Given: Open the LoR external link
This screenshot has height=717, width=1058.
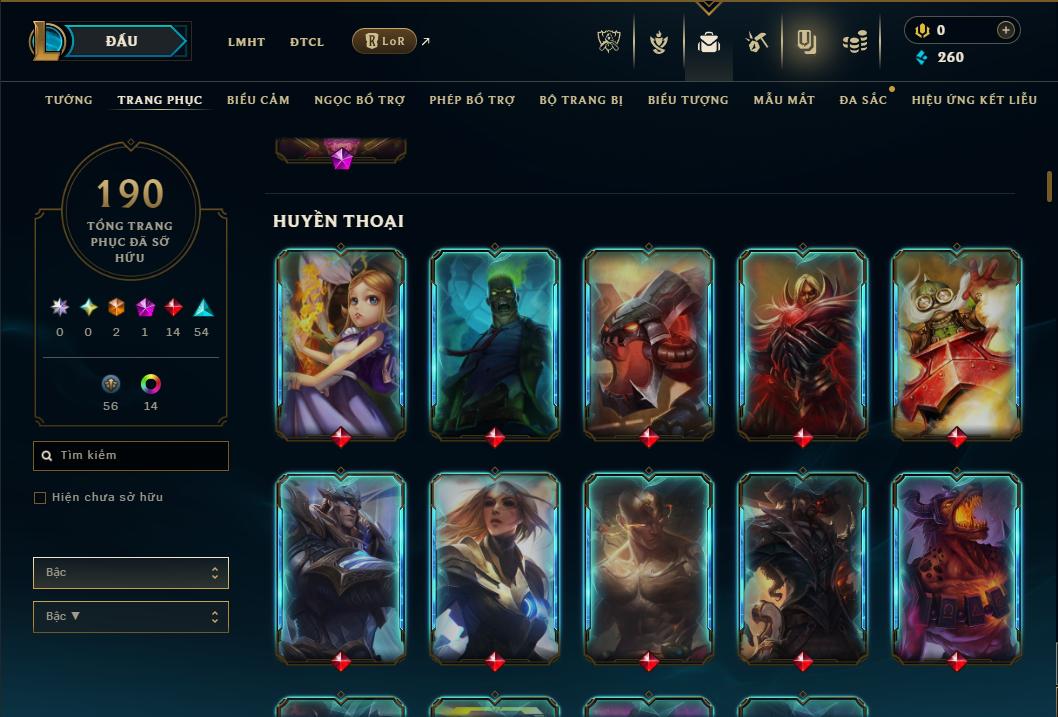Looking at the screenshot, I should click(385, 41).
